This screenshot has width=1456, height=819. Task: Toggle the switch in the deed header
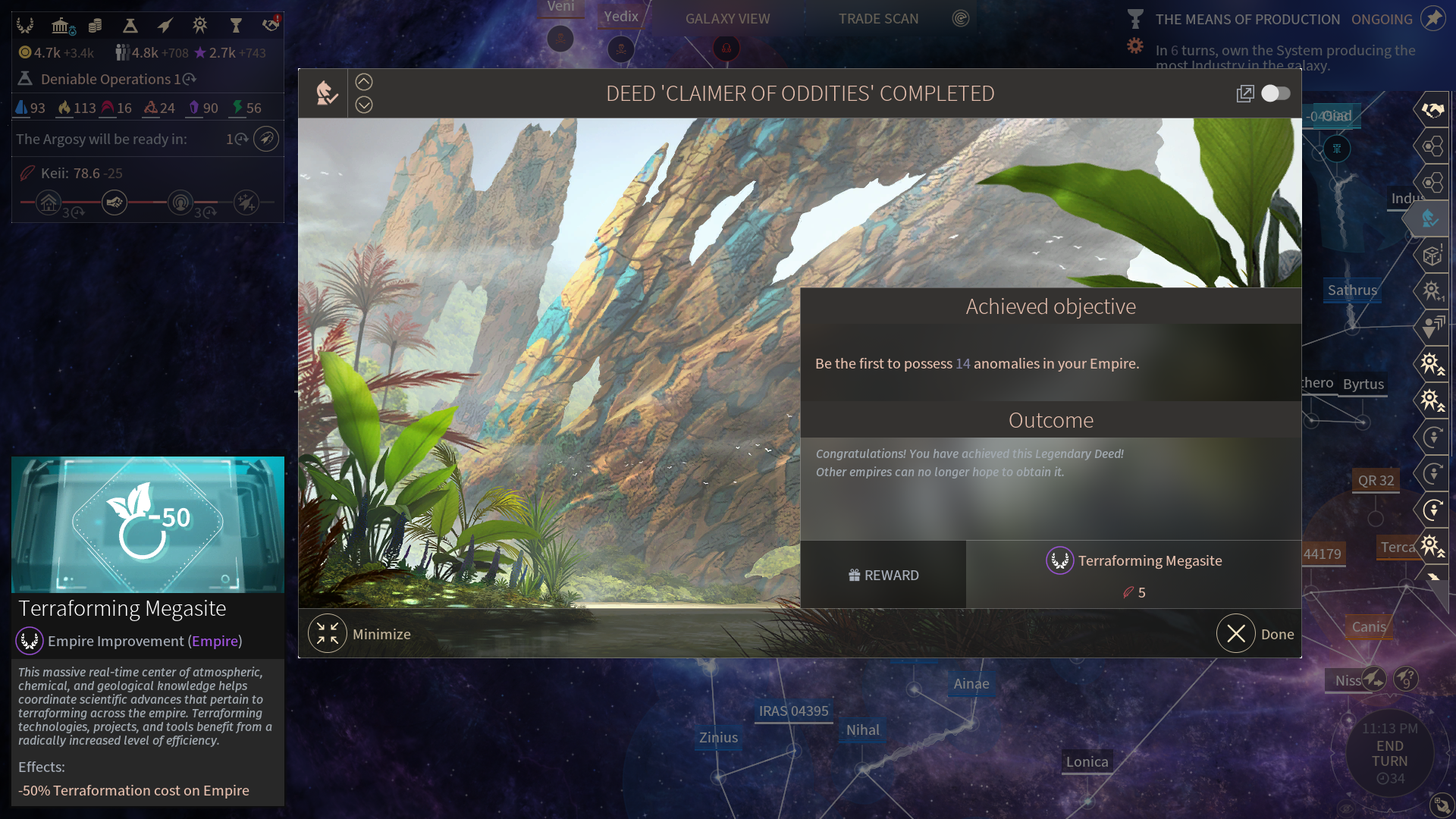click(x=1276, y=93)
